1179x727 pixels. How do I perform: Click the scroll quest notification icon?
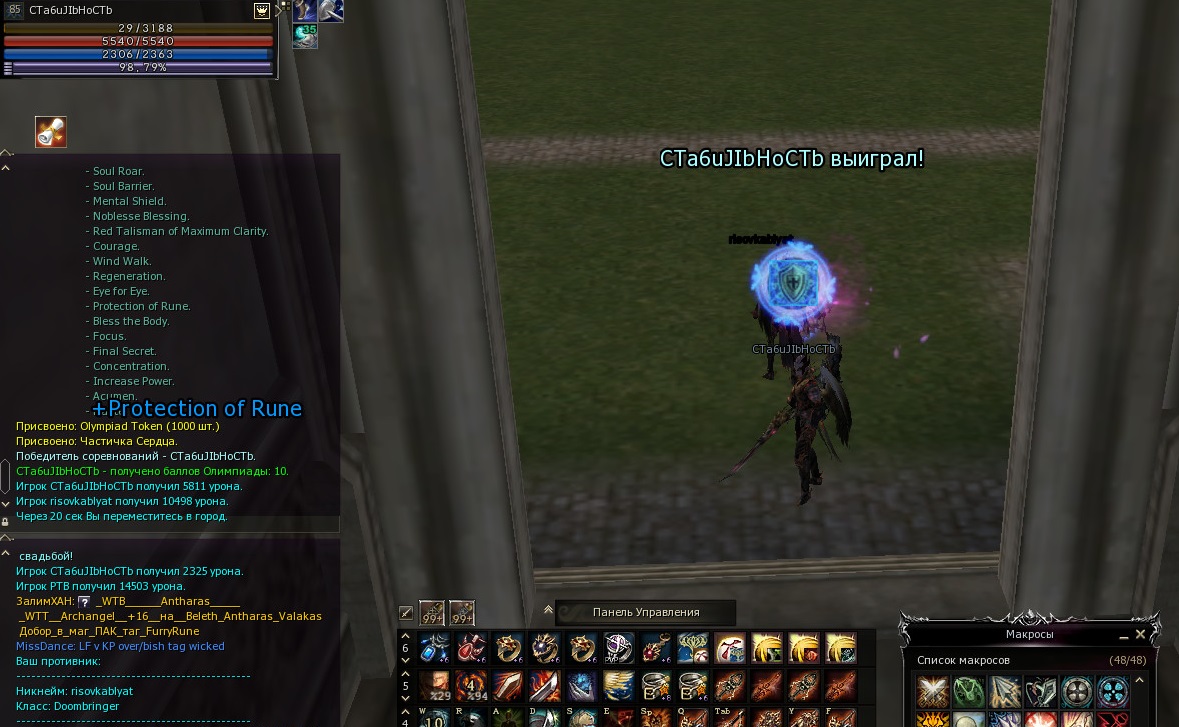tap(51, 132)
